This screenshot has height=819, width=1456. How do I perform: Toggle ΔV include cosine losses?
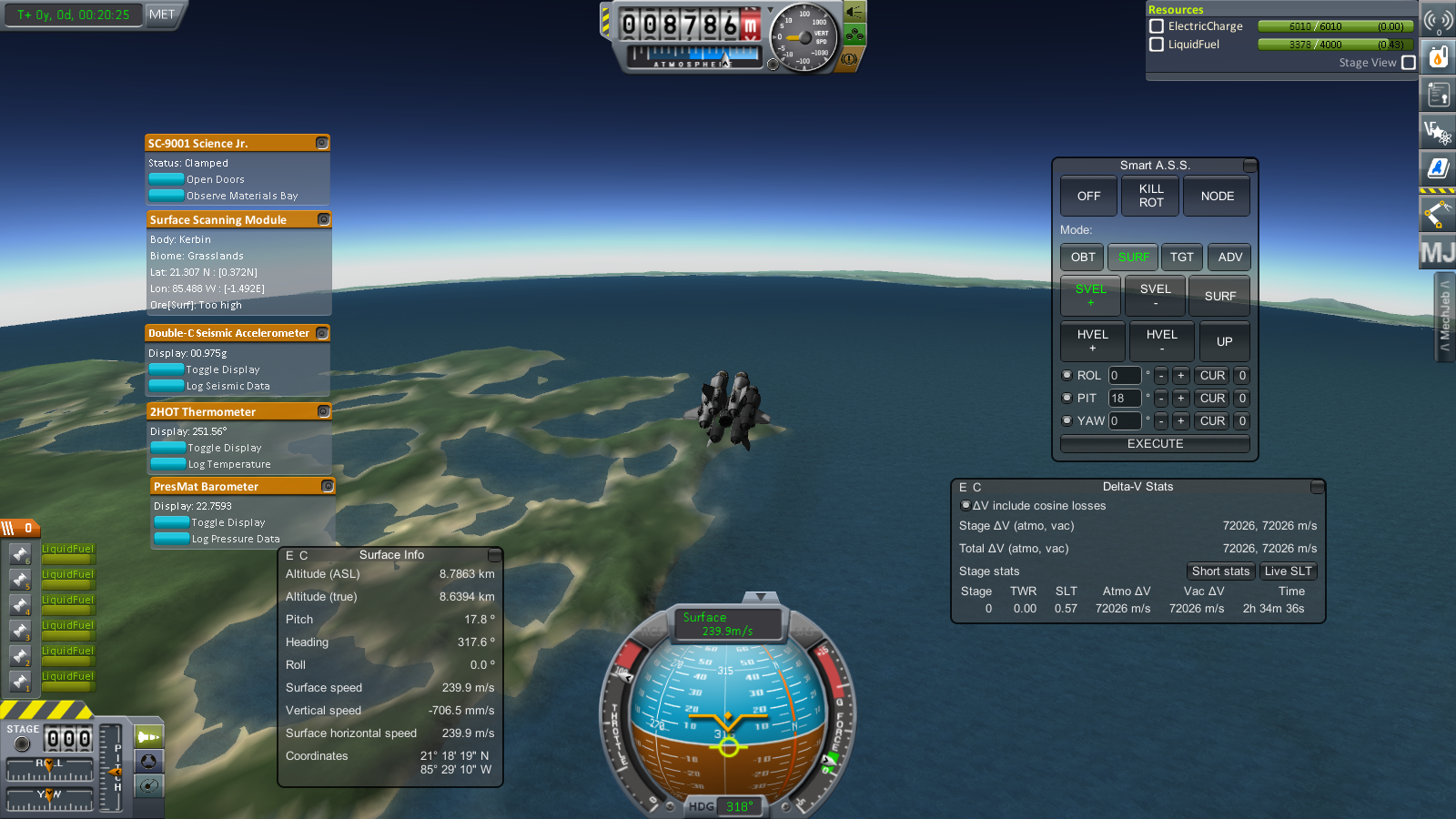pyautogui.click(x=966, y=506)
